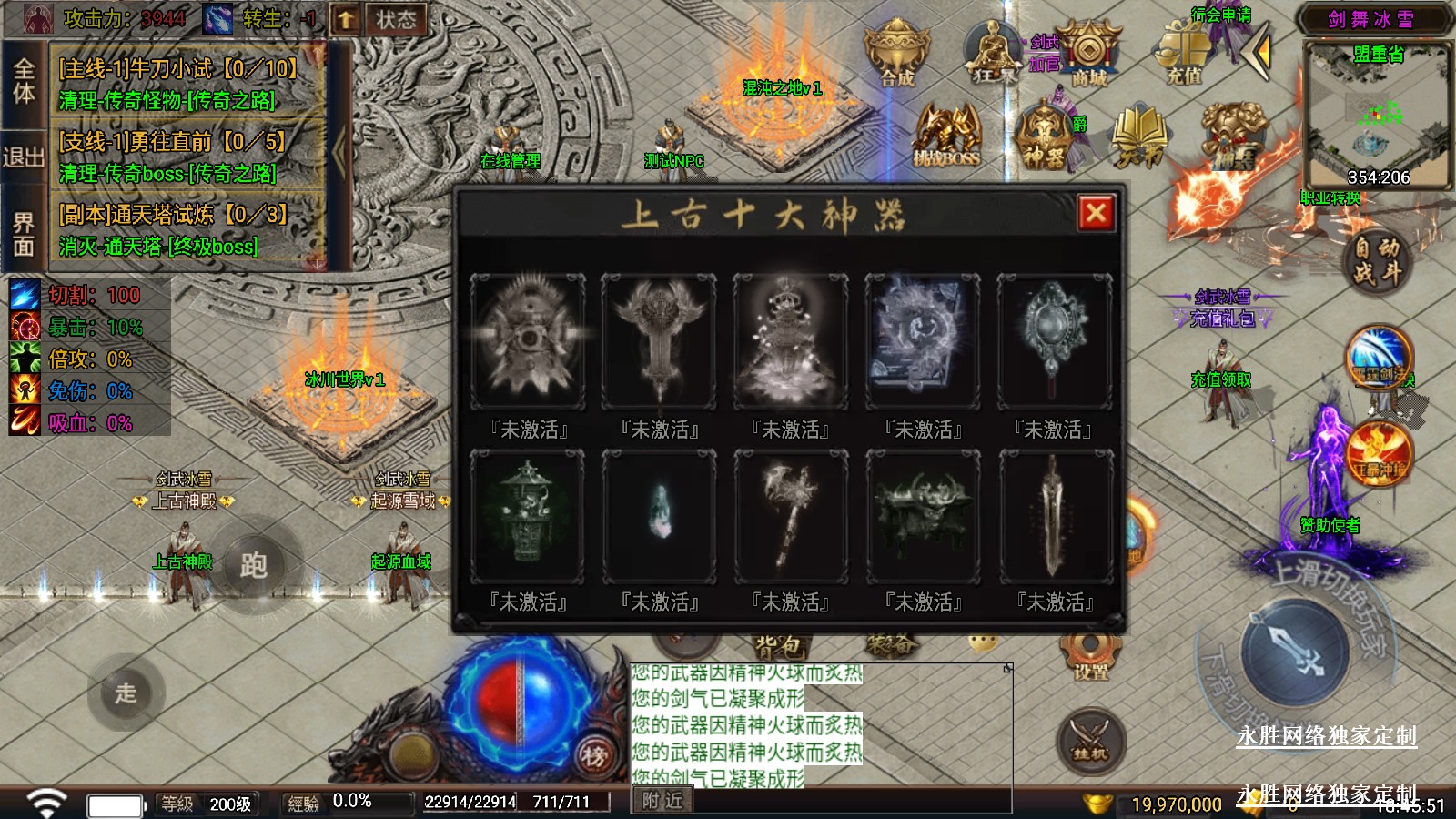The image size is (1456, 819).
Task: Close the 上古十大神器 panel
Action: [x=1096, y=214]
